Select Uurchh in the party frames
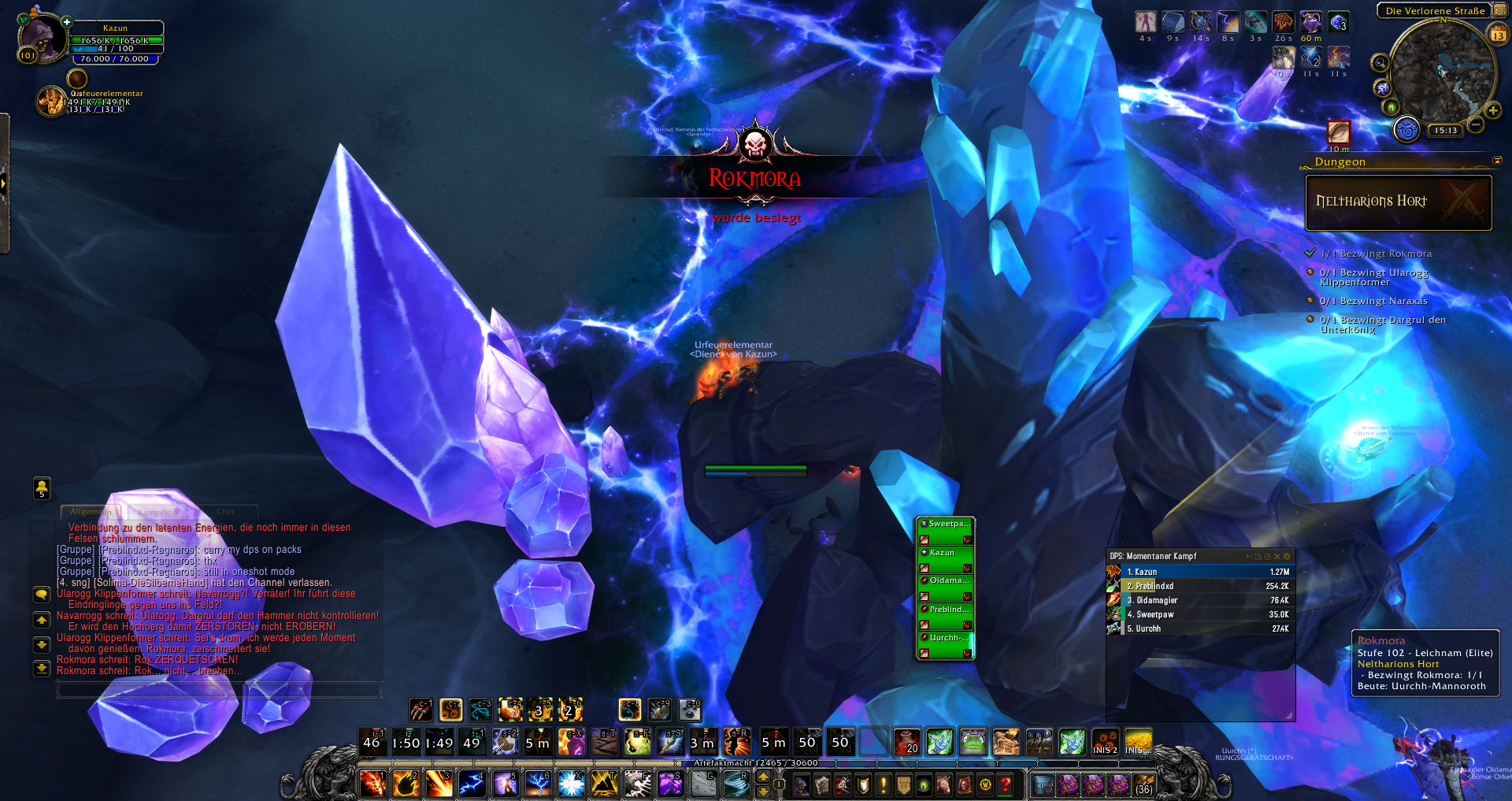The width and height of the screenshot is (1512, 801). [946, 644]
